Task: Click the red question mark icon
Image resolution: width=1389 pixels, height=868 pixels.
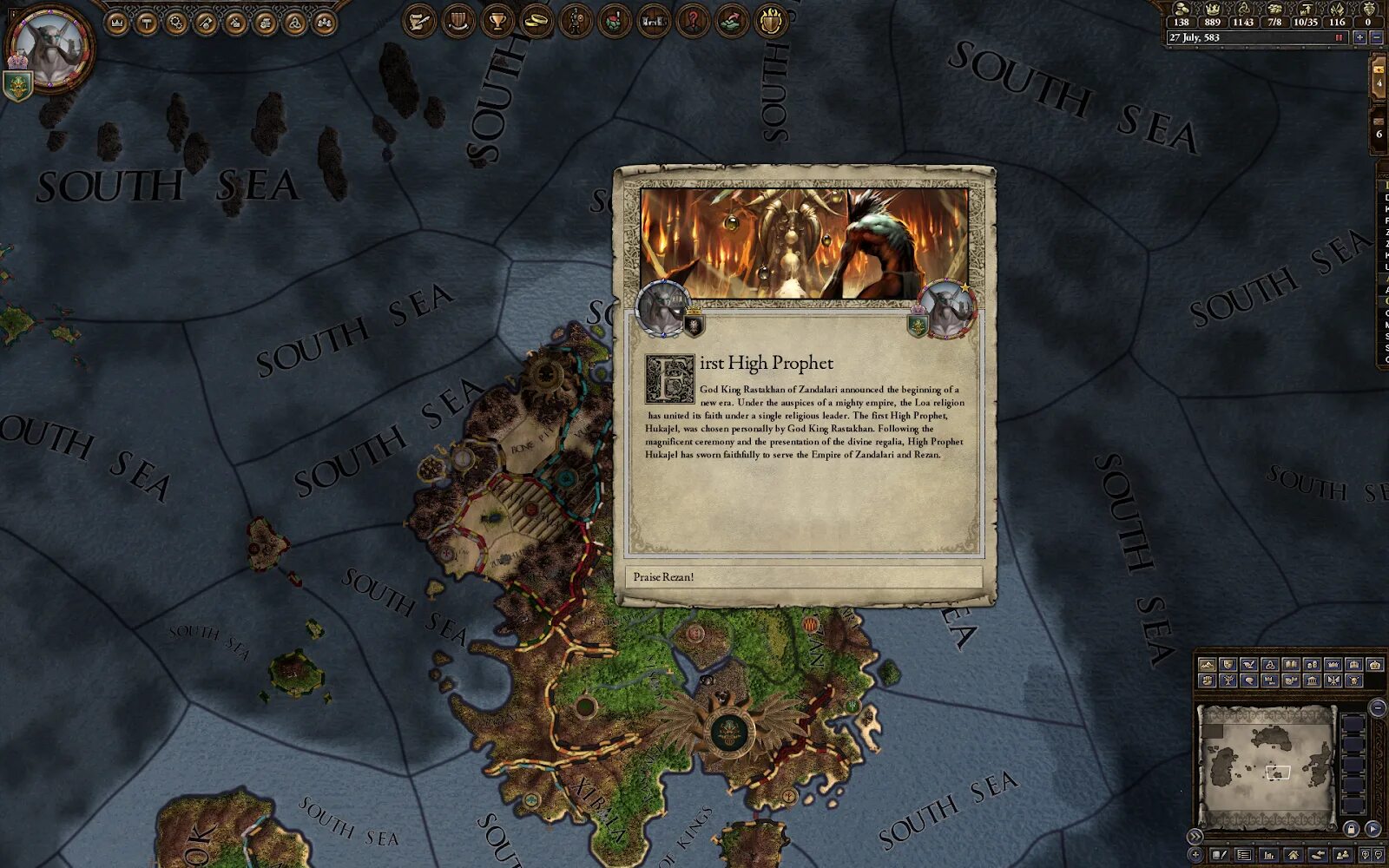Action: click(x=693, y=21)
